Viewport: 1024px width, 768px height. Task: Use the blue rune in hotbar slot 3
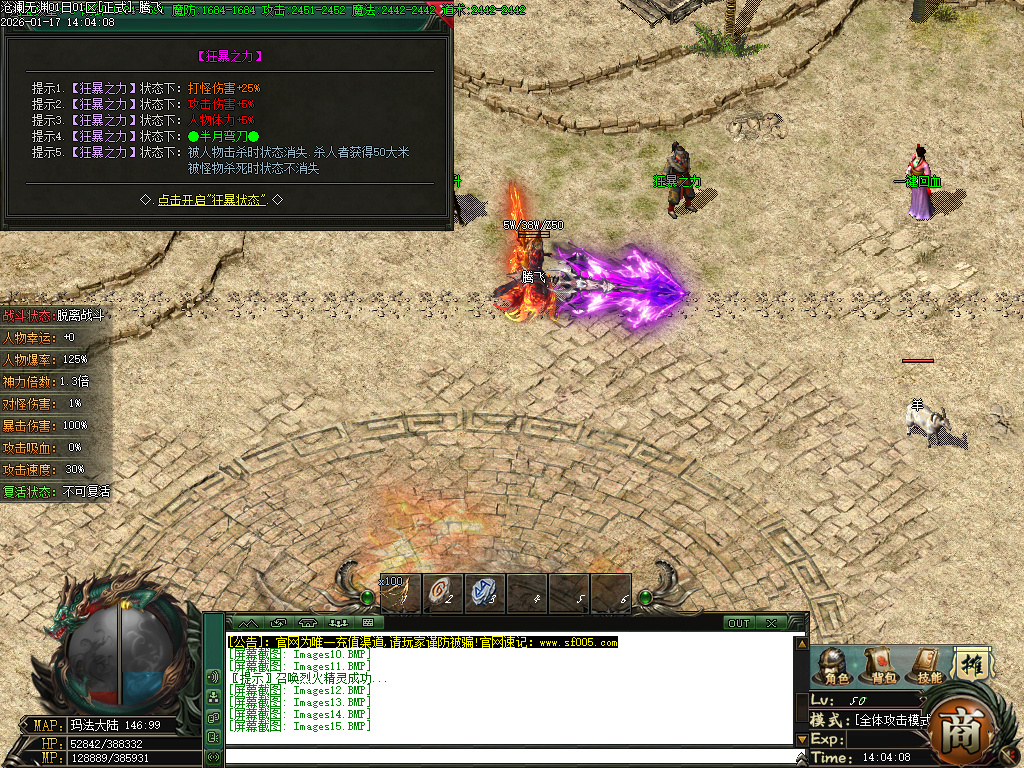(x=484, y=592)
